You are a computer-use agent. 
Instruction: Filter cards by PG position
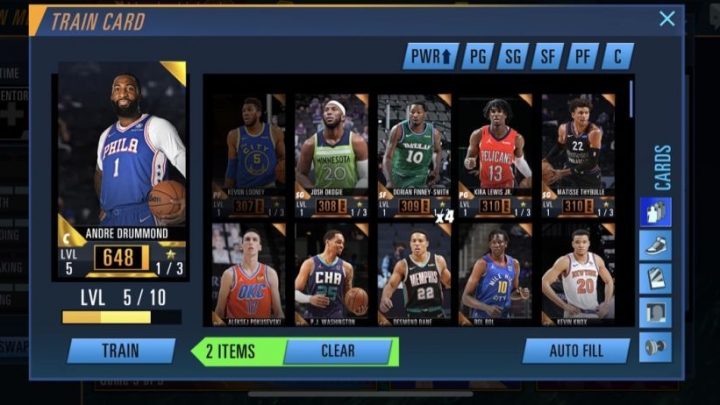(x=478, y=56)
